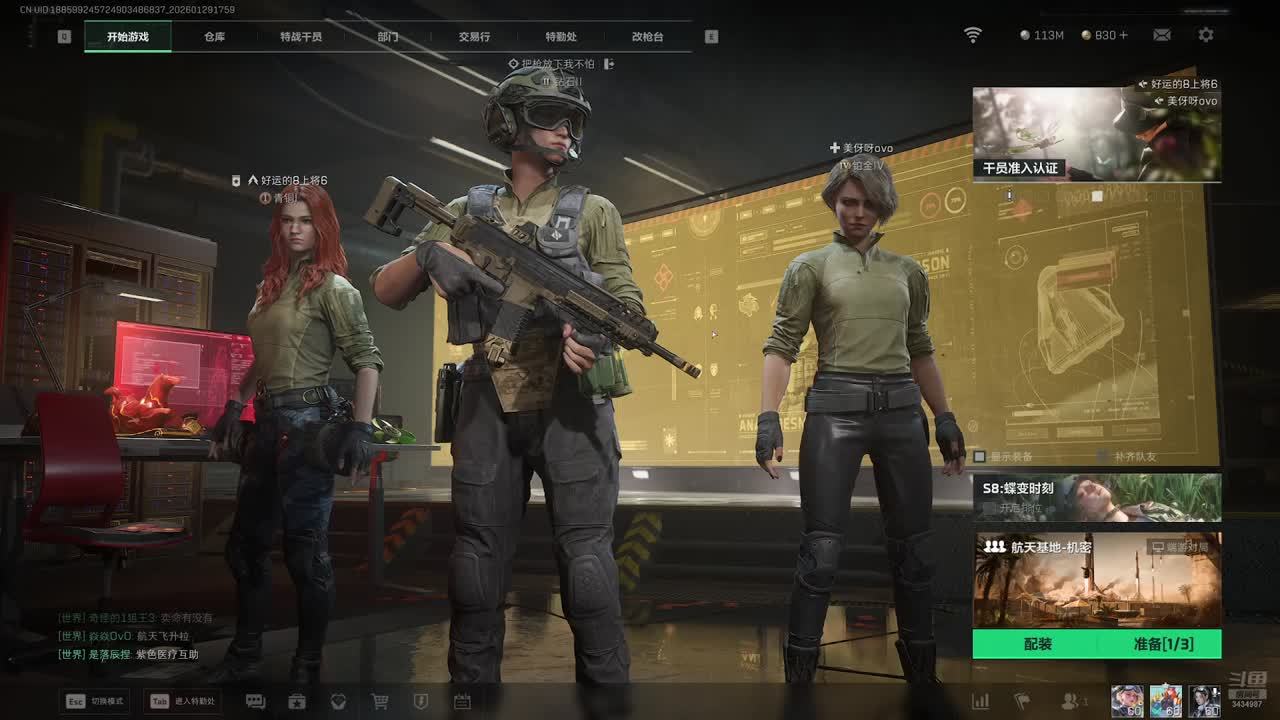Screen dimensions: 1280x720
Task: Open the S8:蝶变时刻 season banner
Action: point(1096,497)
